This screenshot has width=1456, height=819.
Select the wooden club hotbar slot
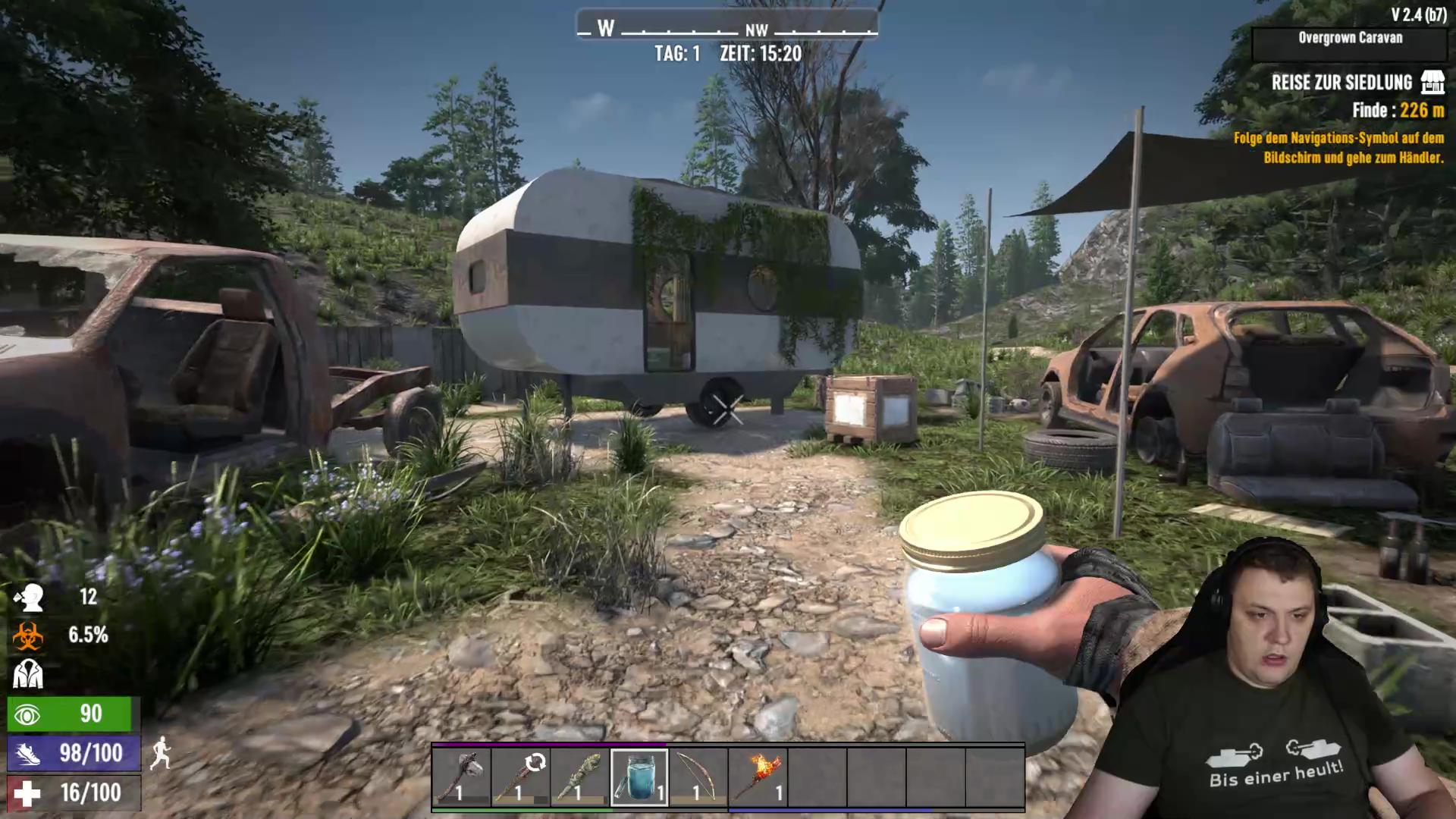click(521, 777)
